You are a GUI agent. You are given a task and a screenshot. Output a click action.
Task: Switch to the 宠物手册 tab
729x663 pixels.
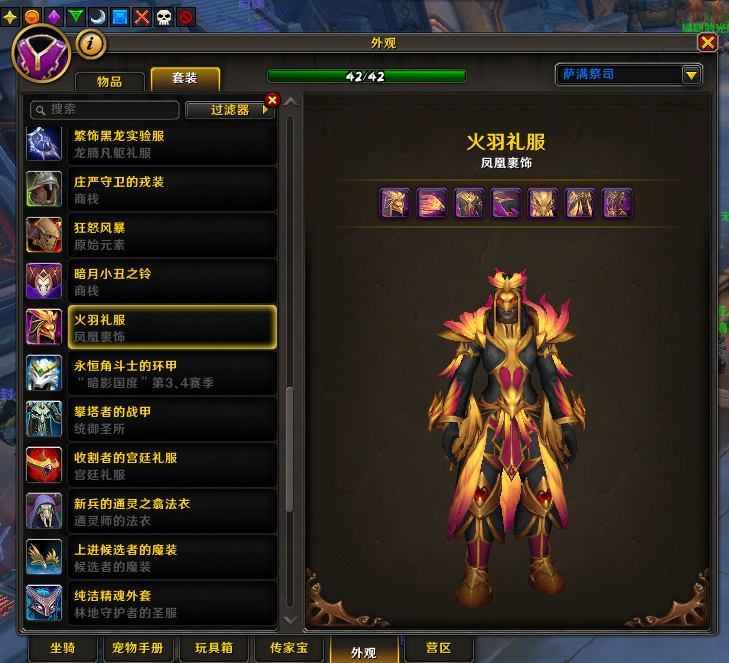pos(139,649)
